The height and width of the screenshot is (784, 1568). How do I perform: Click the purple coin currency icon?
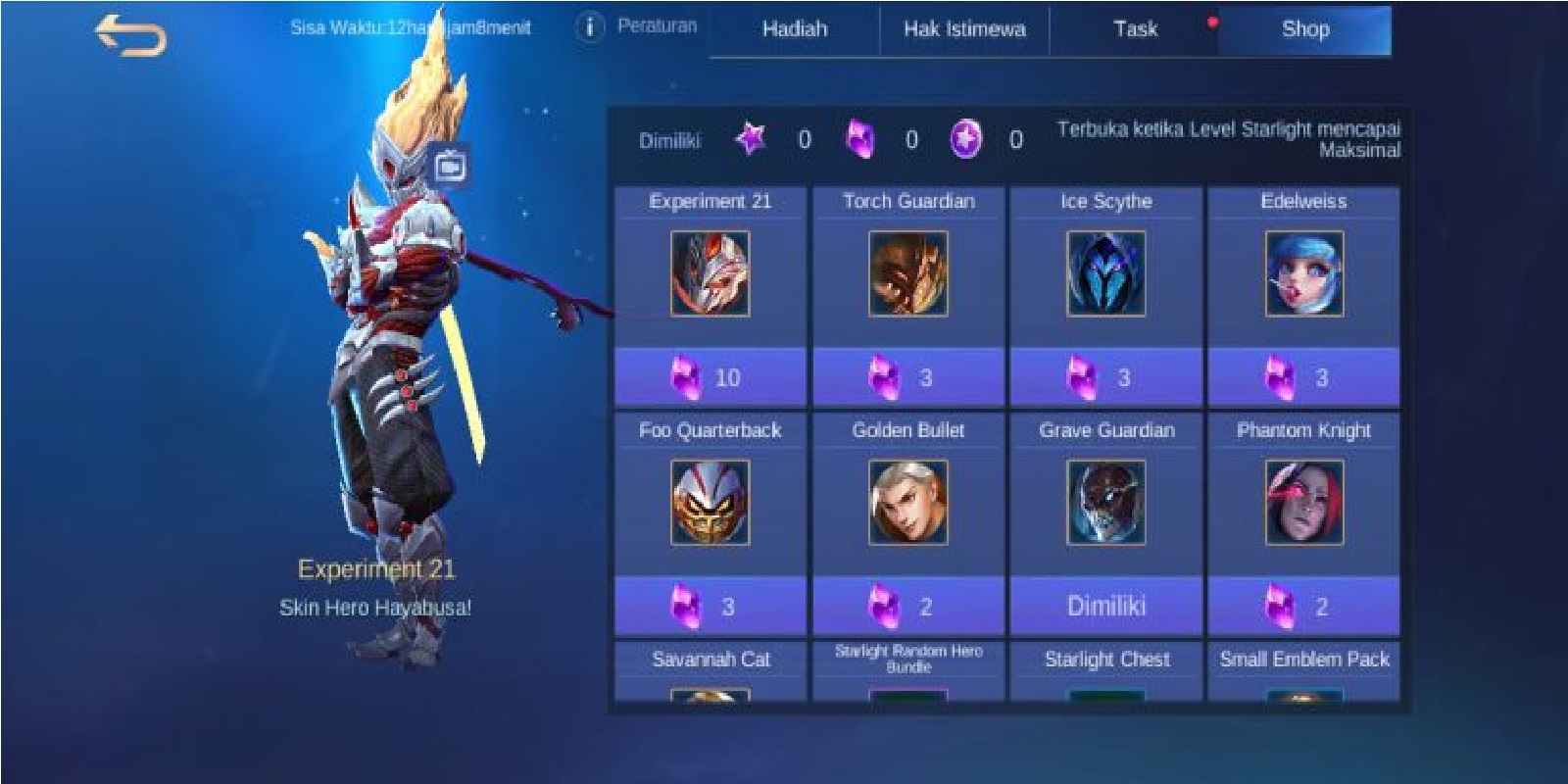click(x=964, y=141)
